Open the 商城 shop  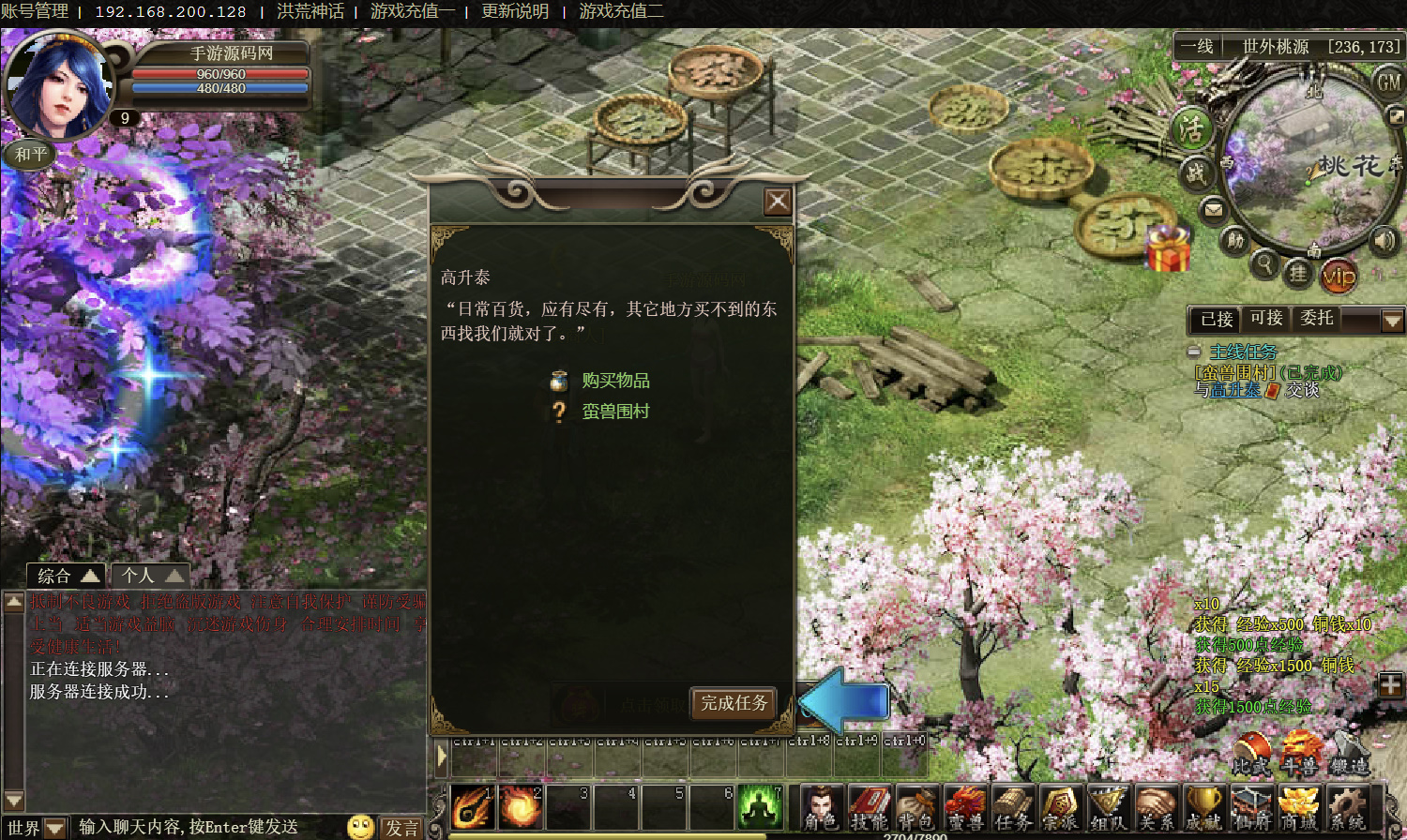pyautogui.click(x=1299, y=808)
